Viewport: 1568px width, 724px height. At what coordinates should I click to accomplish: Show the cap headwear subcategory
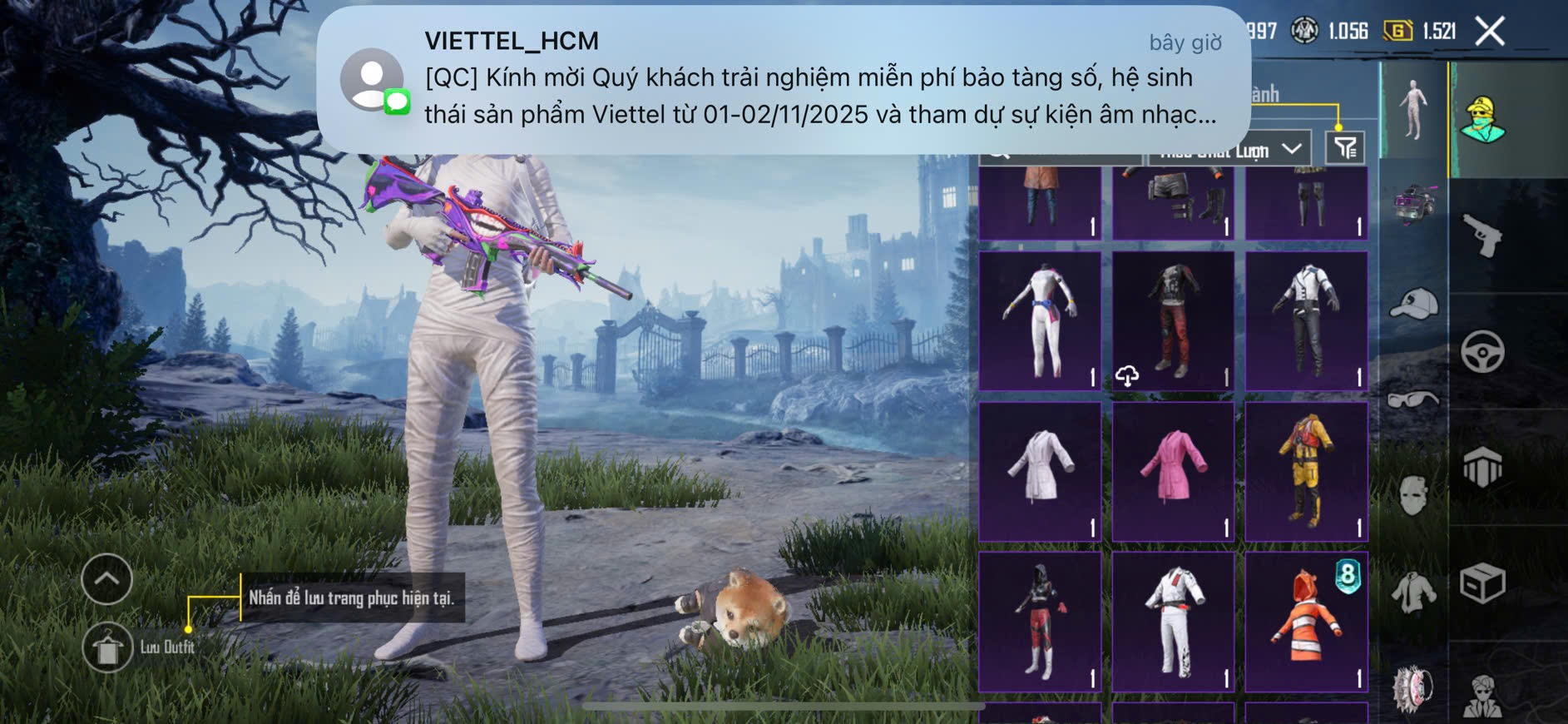pos(1413,304)
